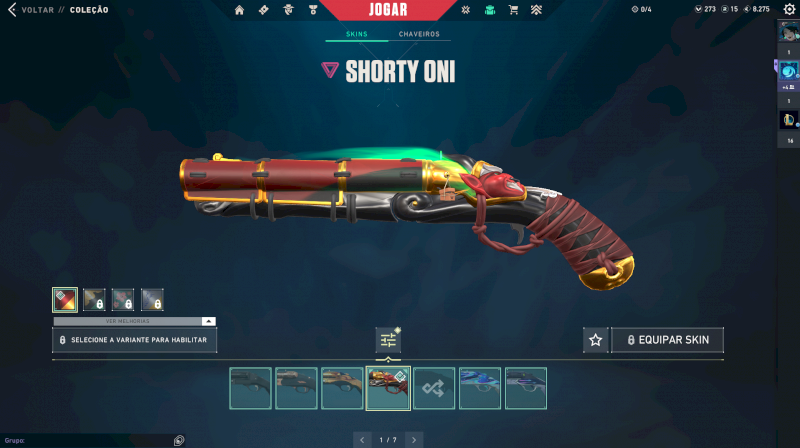Click Selecione a Variante para Habilitar button
The width and height of the screenshot is (800, 448).
click(134, 340)
